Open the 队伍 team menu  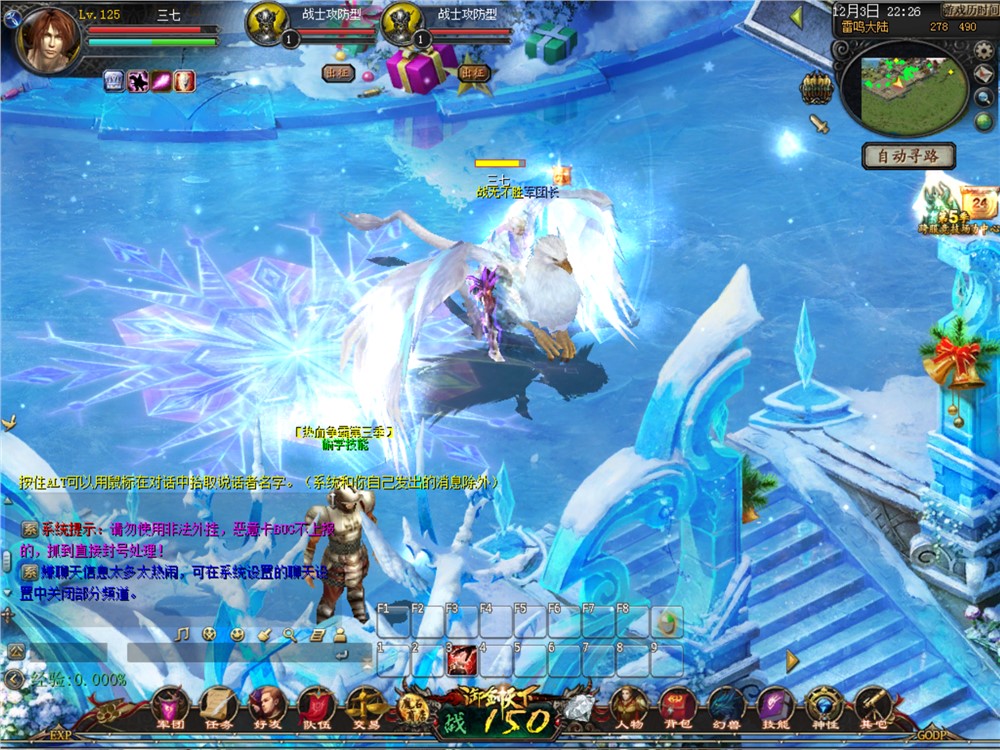point(315,704)
